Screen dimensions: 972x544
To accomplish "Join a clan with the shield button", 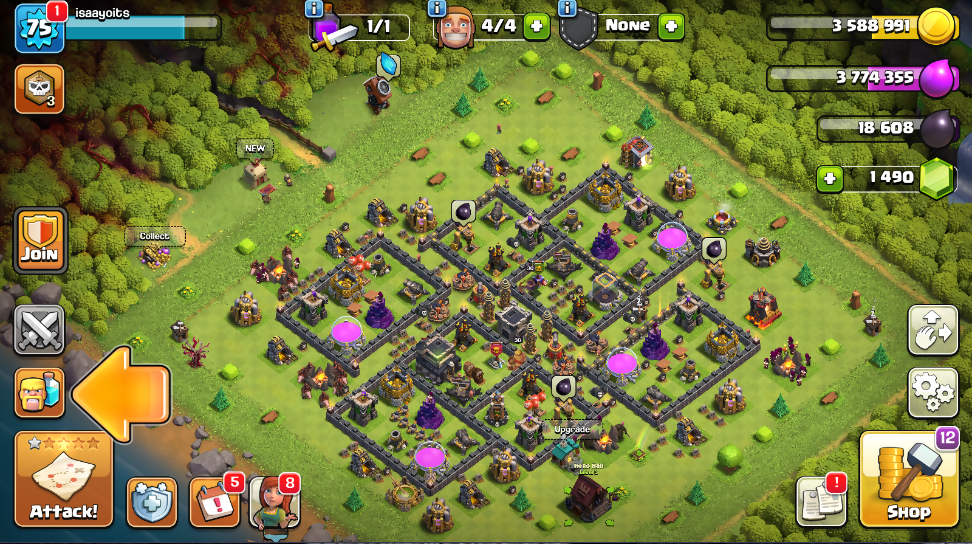I will [40, 241].
